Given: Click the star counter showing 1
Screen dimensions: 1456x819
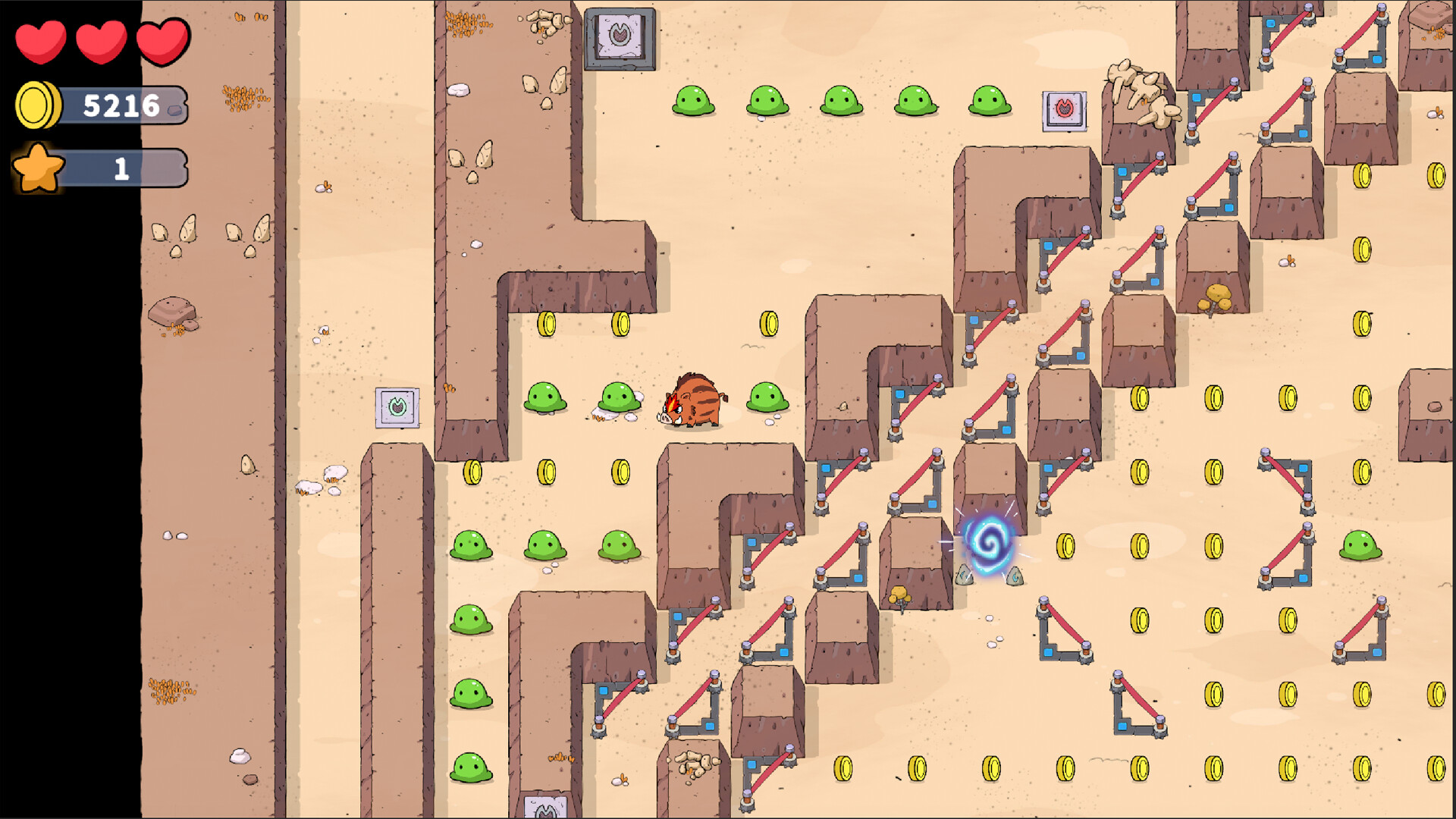Looking at the screenshot, I should [121, 167].
